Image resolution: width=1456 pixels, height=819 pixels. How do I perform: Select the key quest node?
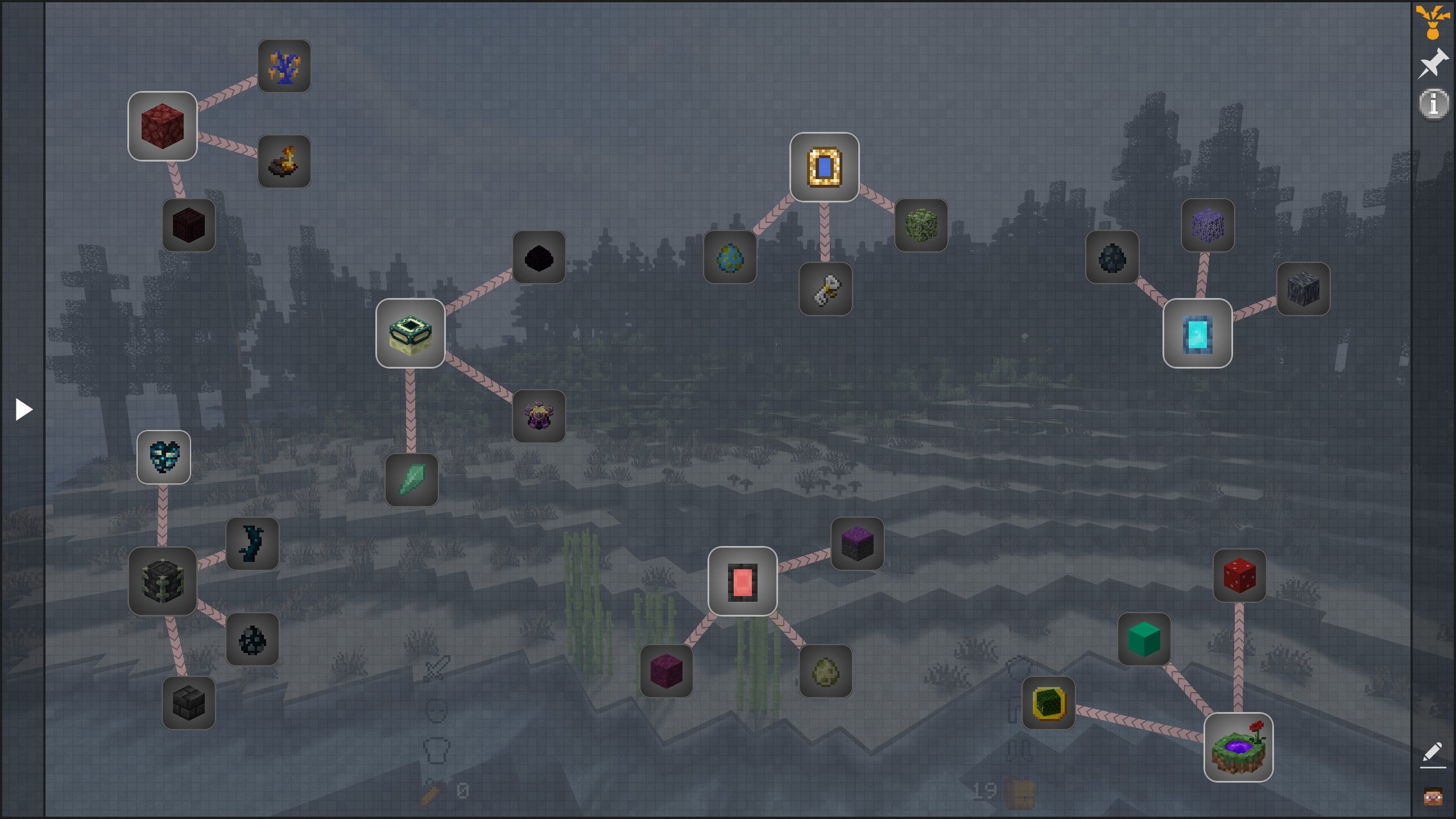[825, 289]
